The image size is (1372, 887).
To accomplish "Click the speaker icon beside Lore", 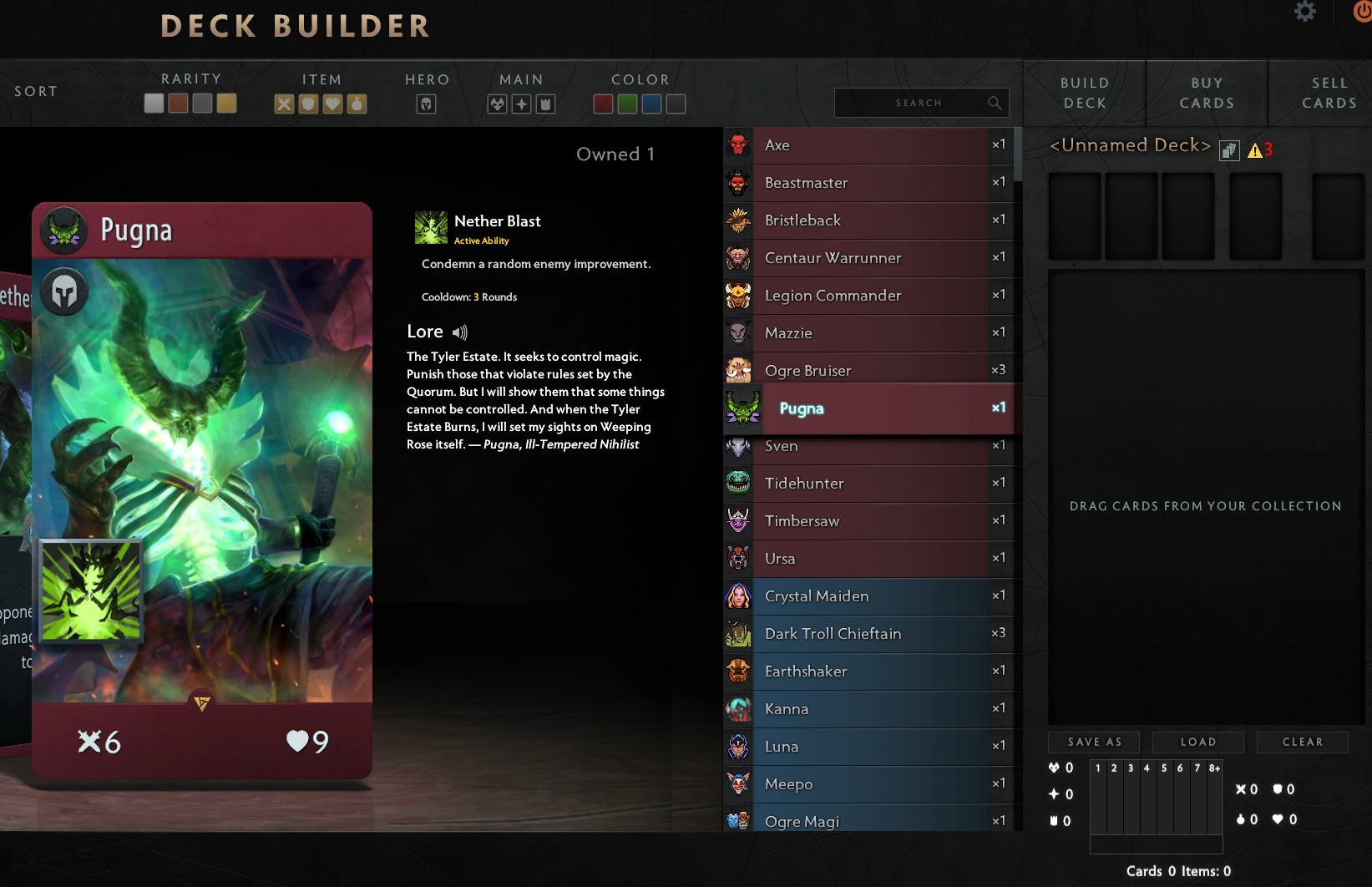I will (459, 332).
